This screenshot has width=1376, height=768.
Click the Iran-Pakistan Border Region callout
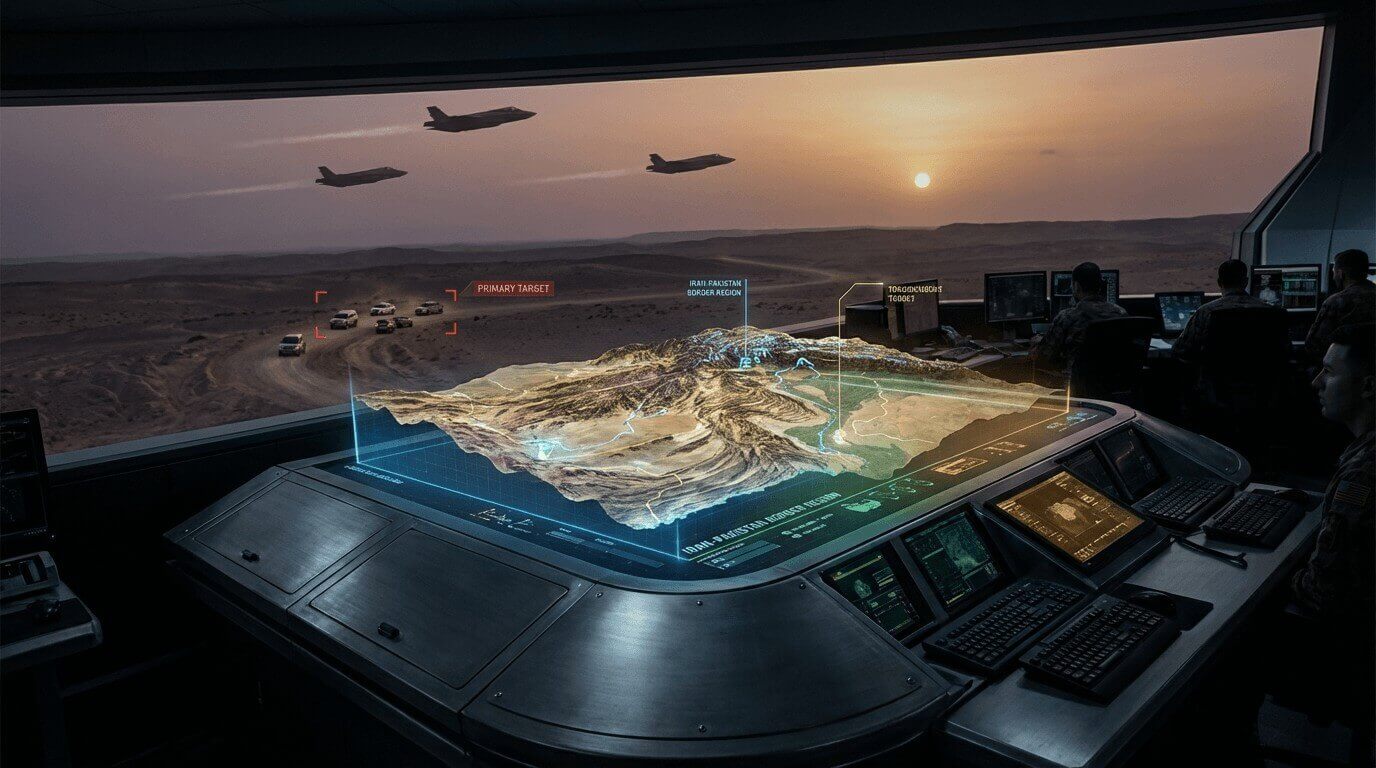[715, 289]
